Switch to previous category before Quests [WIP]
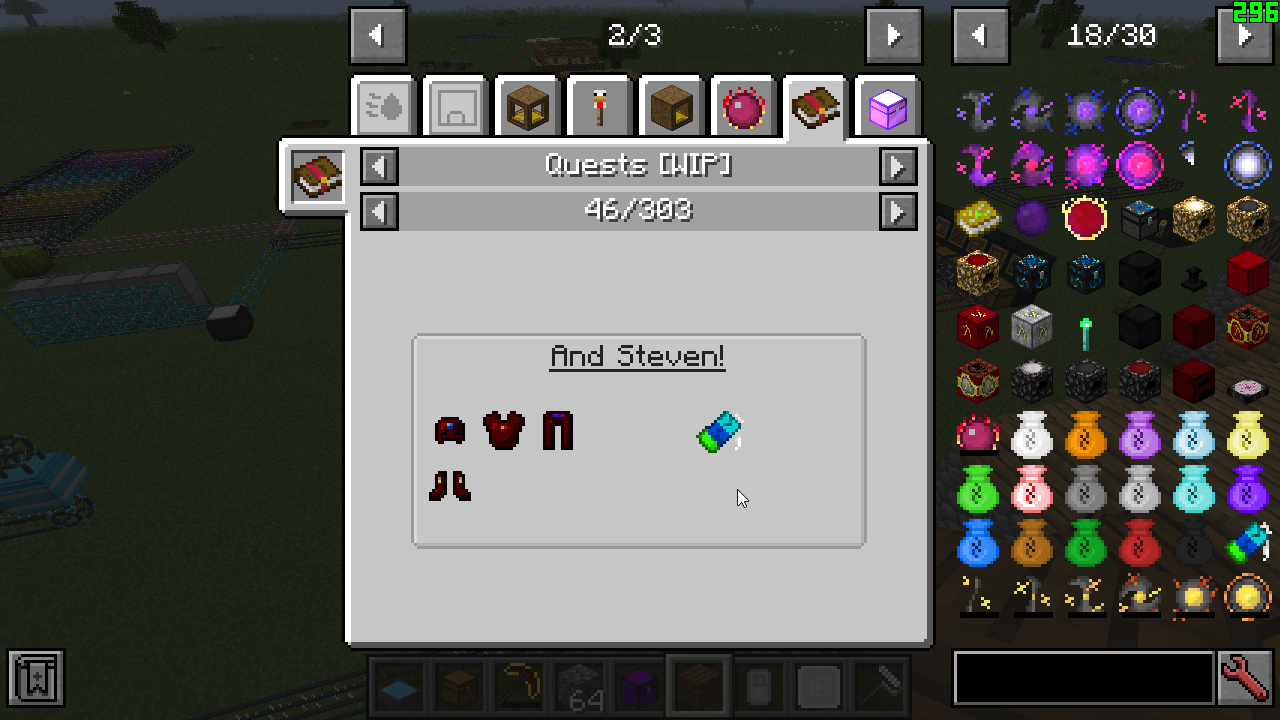 379,166
